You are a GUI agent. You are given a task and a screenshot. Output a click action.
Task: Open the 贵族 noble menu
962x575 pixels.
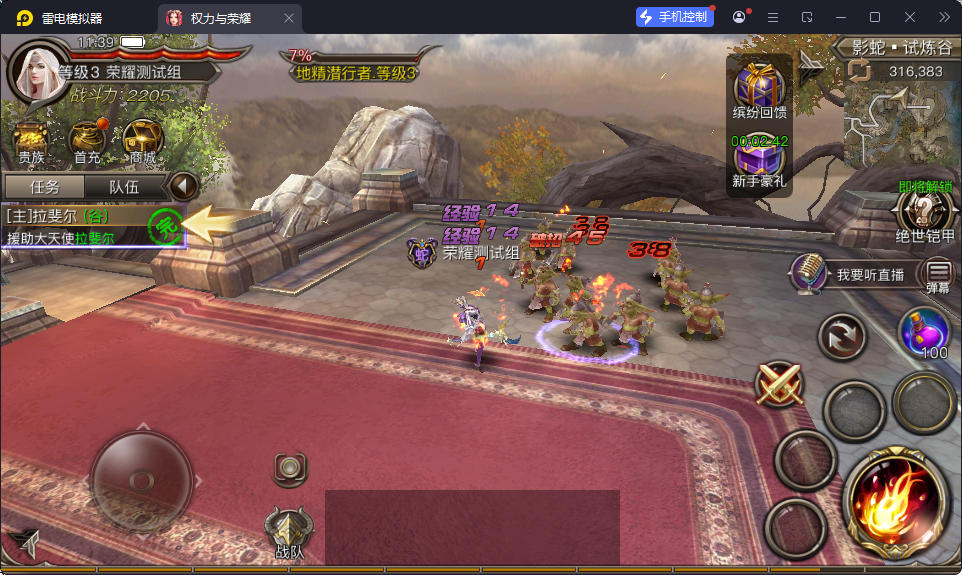31,141
